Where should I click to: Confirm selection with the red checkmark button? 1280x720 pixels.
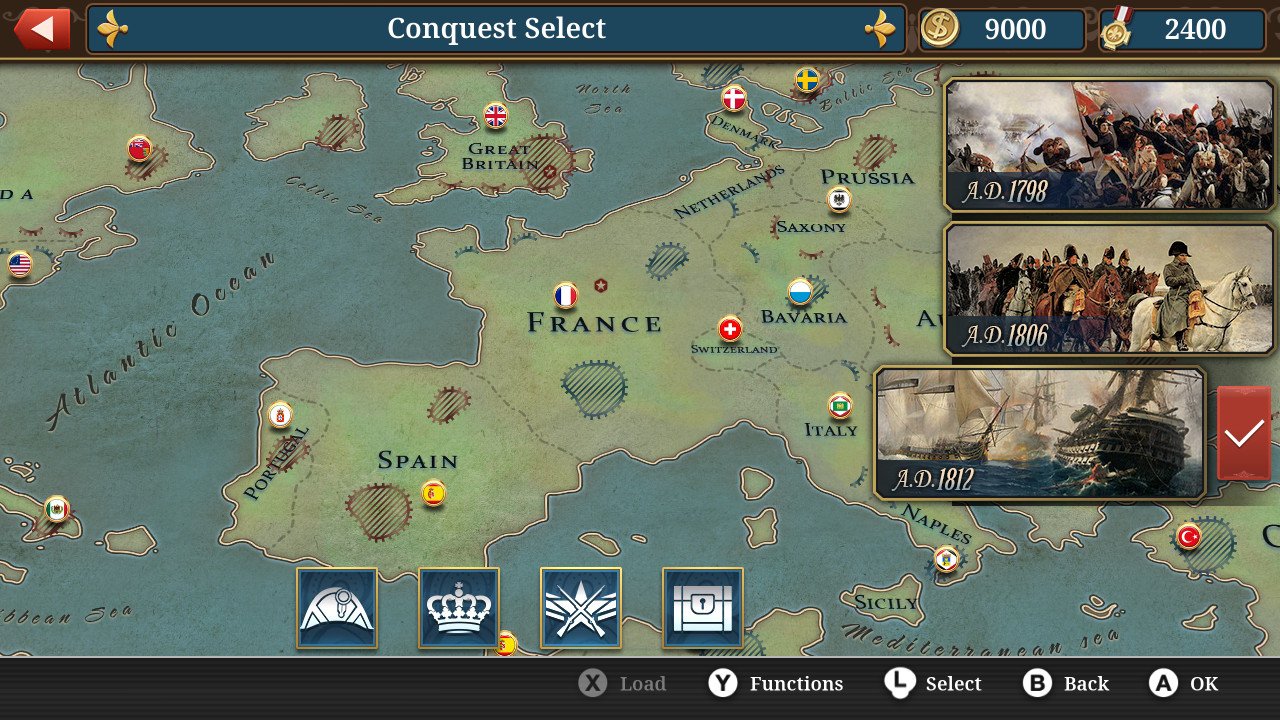point(1244,433)
